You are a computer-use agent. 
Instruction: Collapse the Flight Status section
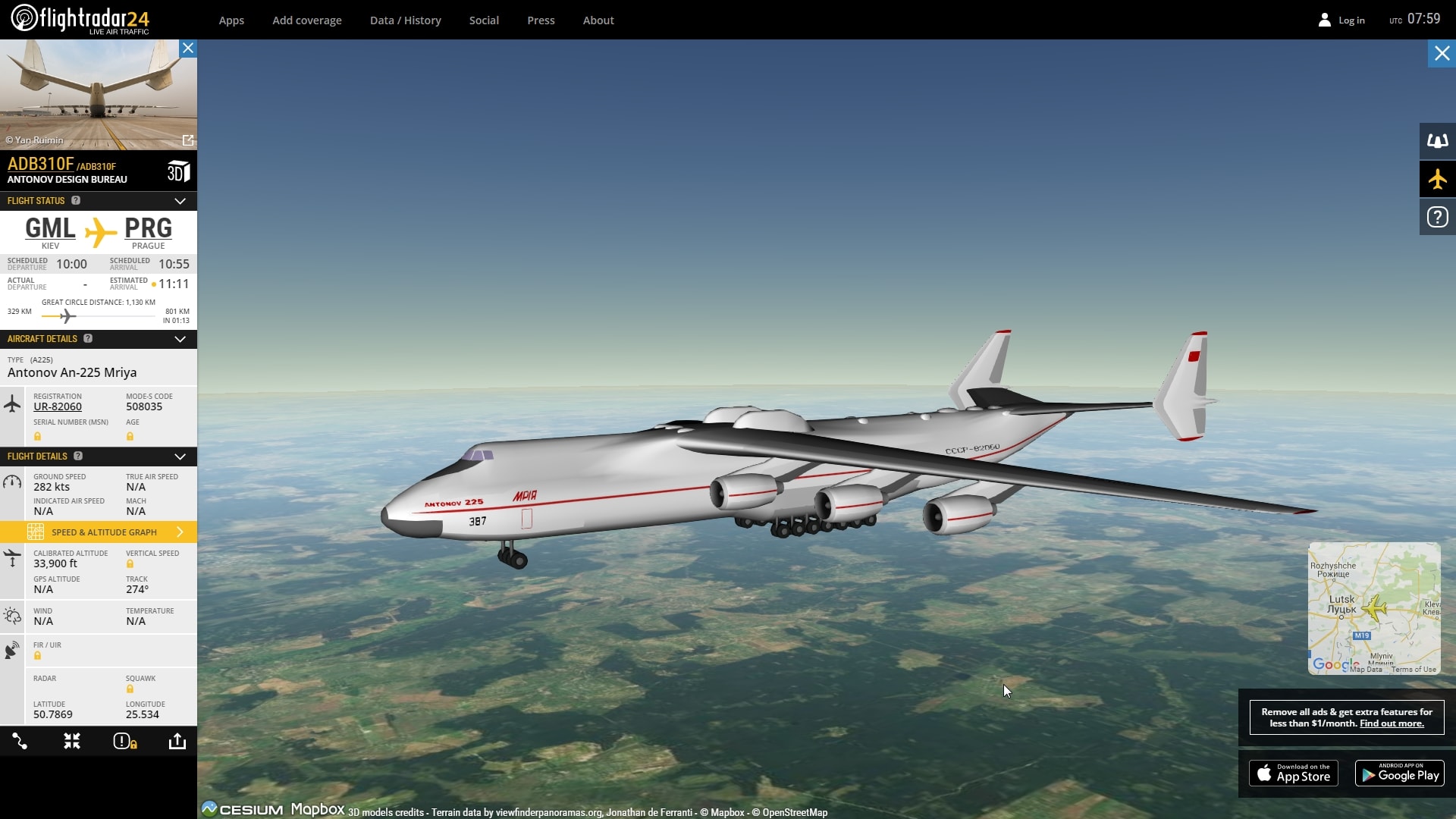(x=180, y=201)
